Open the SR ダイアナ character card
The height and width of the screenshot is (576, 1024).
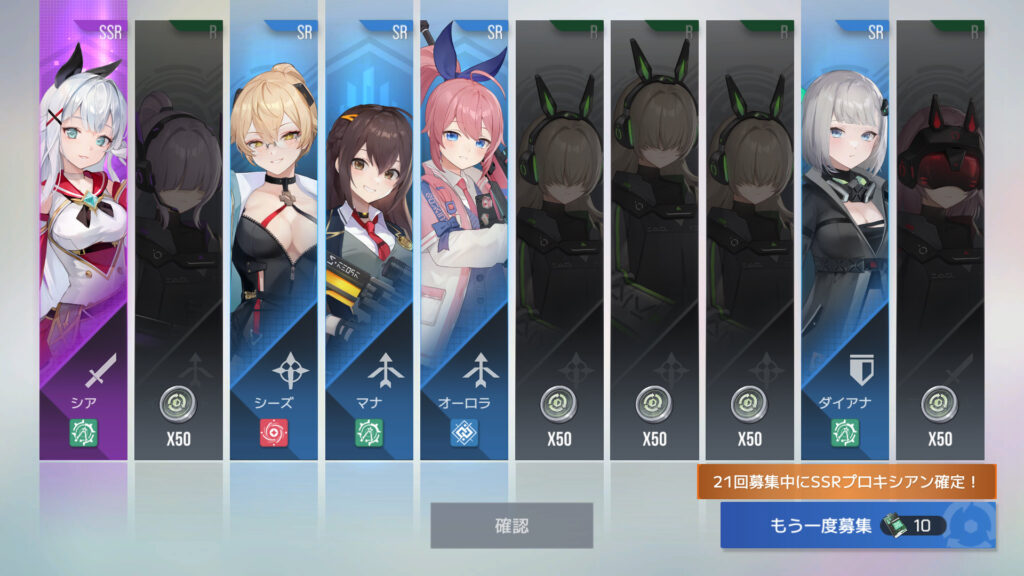tap(844, 240)
